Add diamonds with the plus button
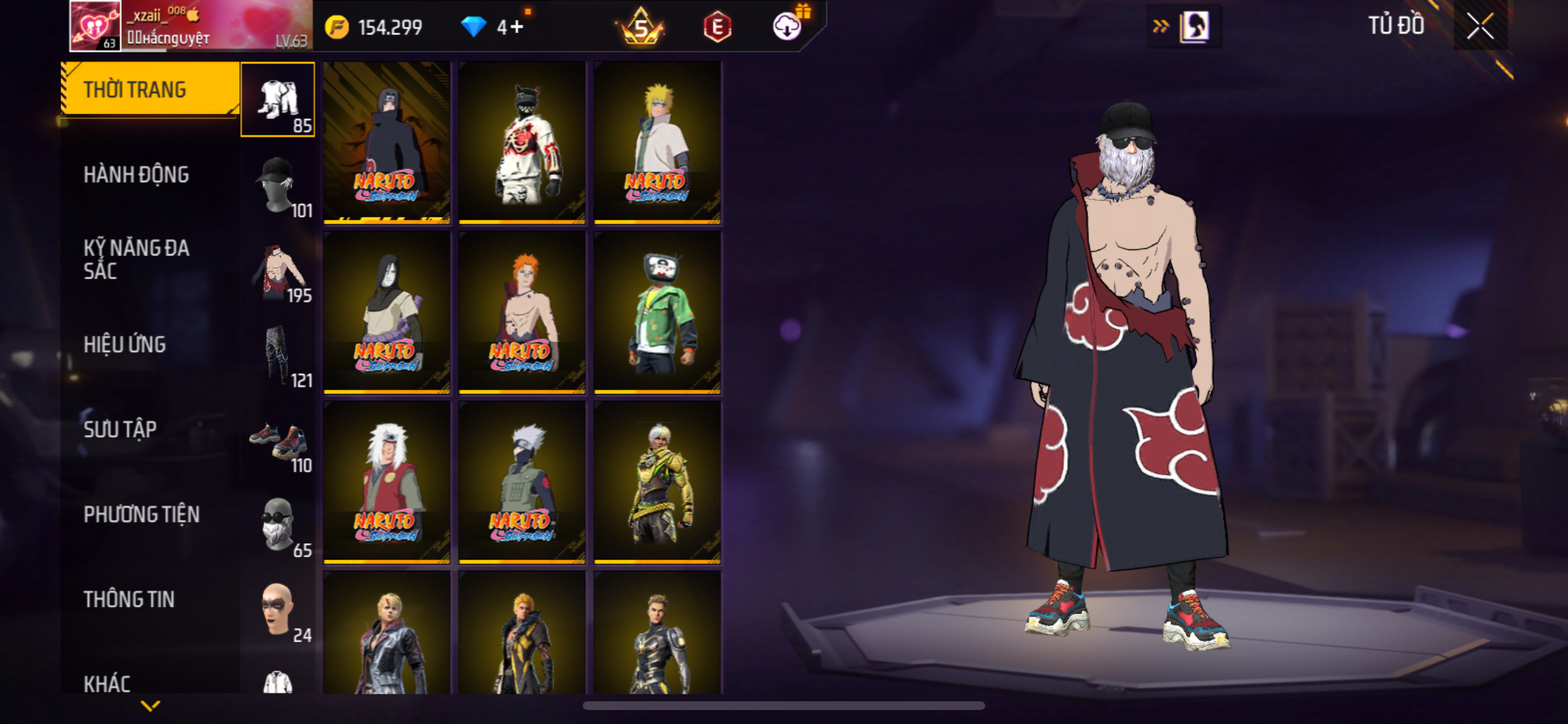Image resolution: width=1568 pixels, height=724 pixels. pyautogui.click(x=517, y=27)
